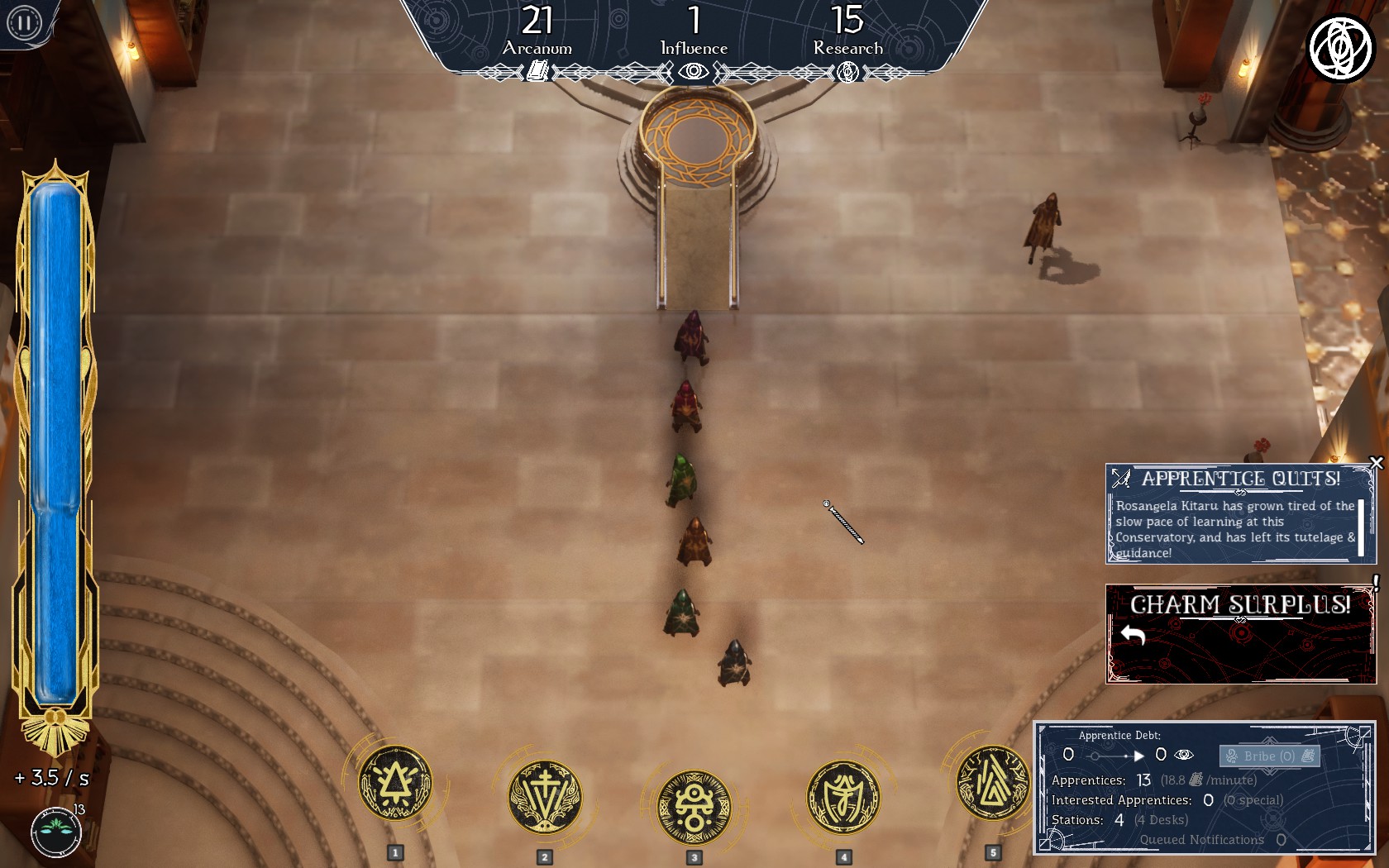Image resolution: width=1389 pixels, height=868 pixels.
Task: Select the Research resource icon
Action: coord(847,73)
